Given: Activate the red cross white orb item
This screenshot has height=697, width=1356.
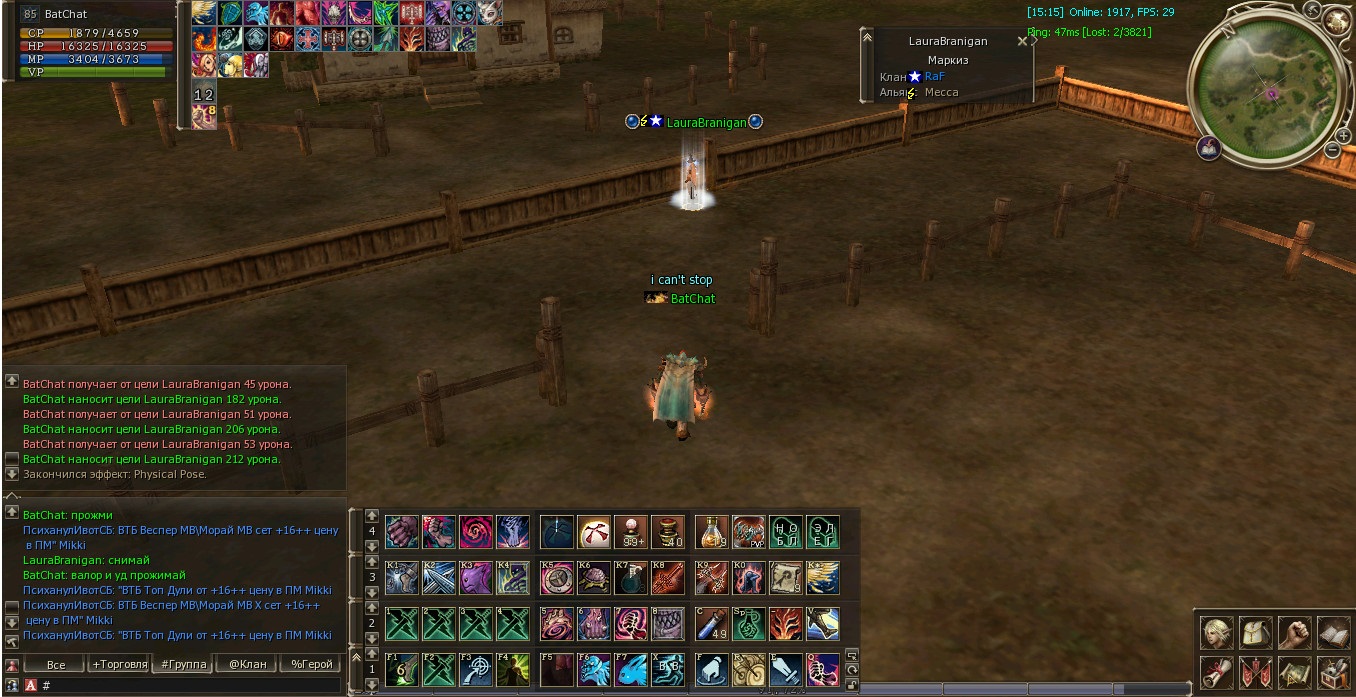Looking at the screenshot, I should coord(594,532).
